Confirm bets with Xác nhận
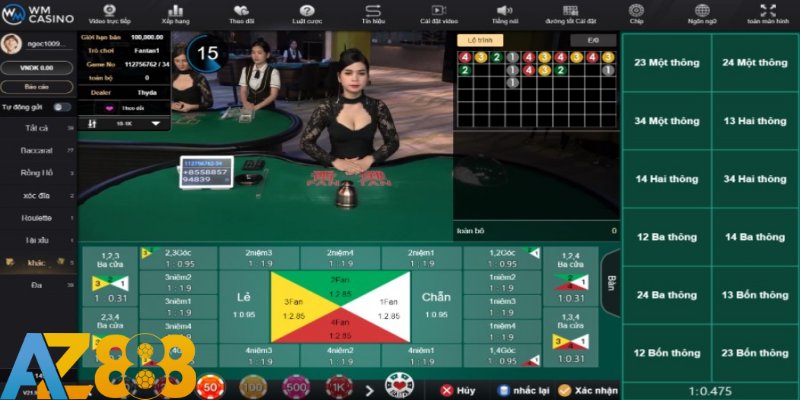 pos(588,390)
